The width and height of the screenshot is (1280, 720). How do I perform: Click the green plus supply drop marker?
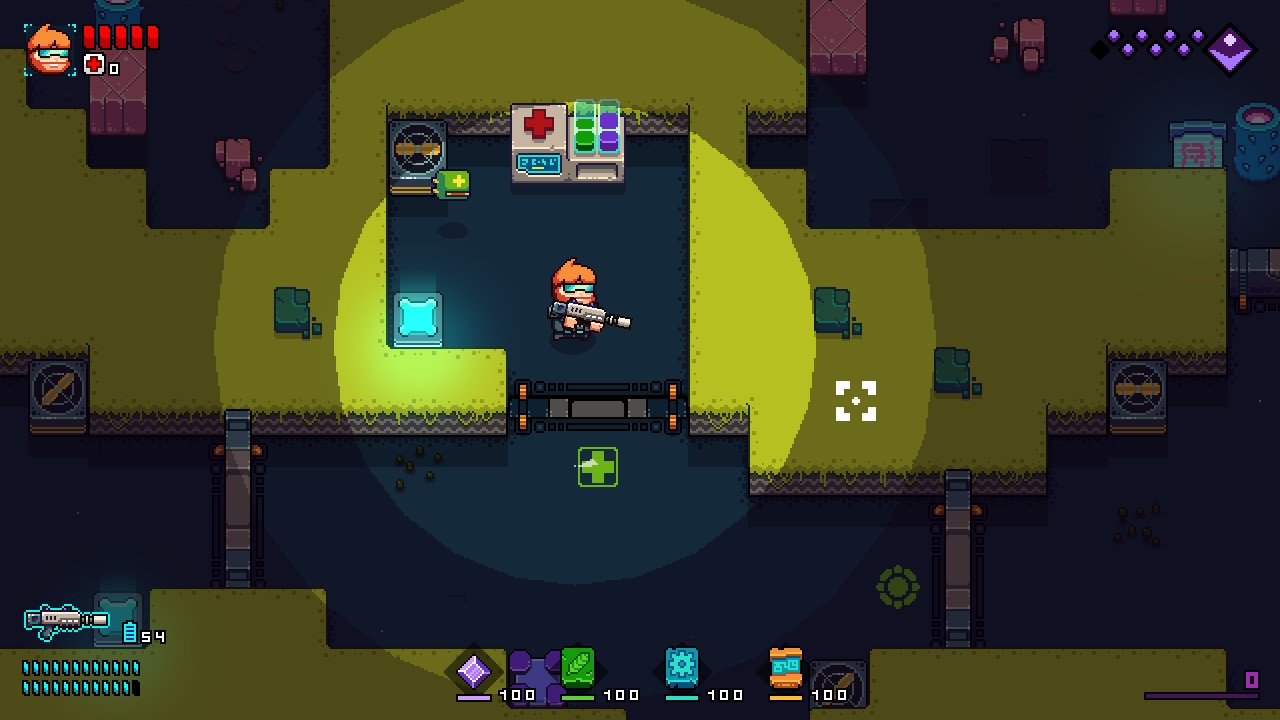tap(596, 466)
